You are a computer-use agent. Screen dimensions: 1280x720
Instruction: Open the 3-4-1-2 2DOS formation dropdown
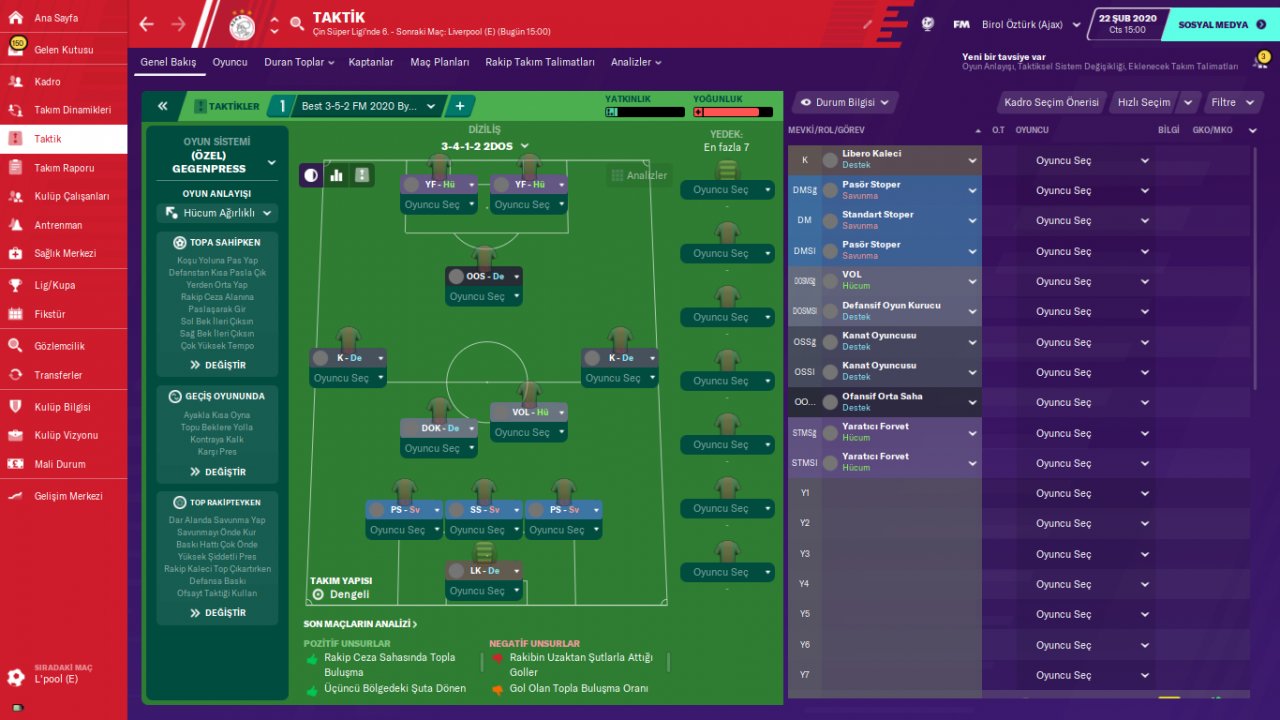[x=485, y=146]
